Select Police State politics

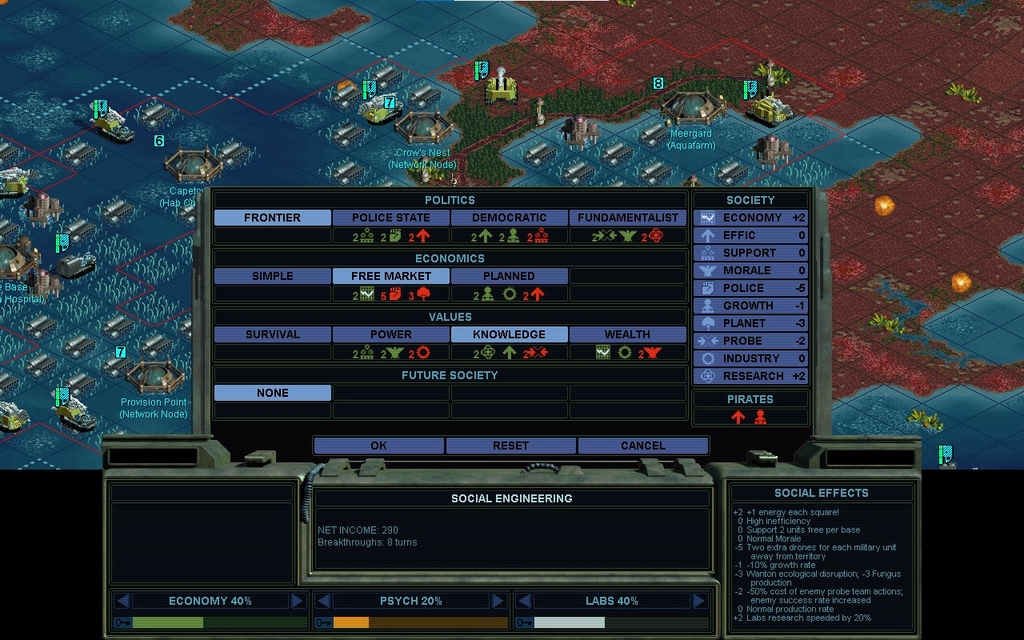(391, 218)
